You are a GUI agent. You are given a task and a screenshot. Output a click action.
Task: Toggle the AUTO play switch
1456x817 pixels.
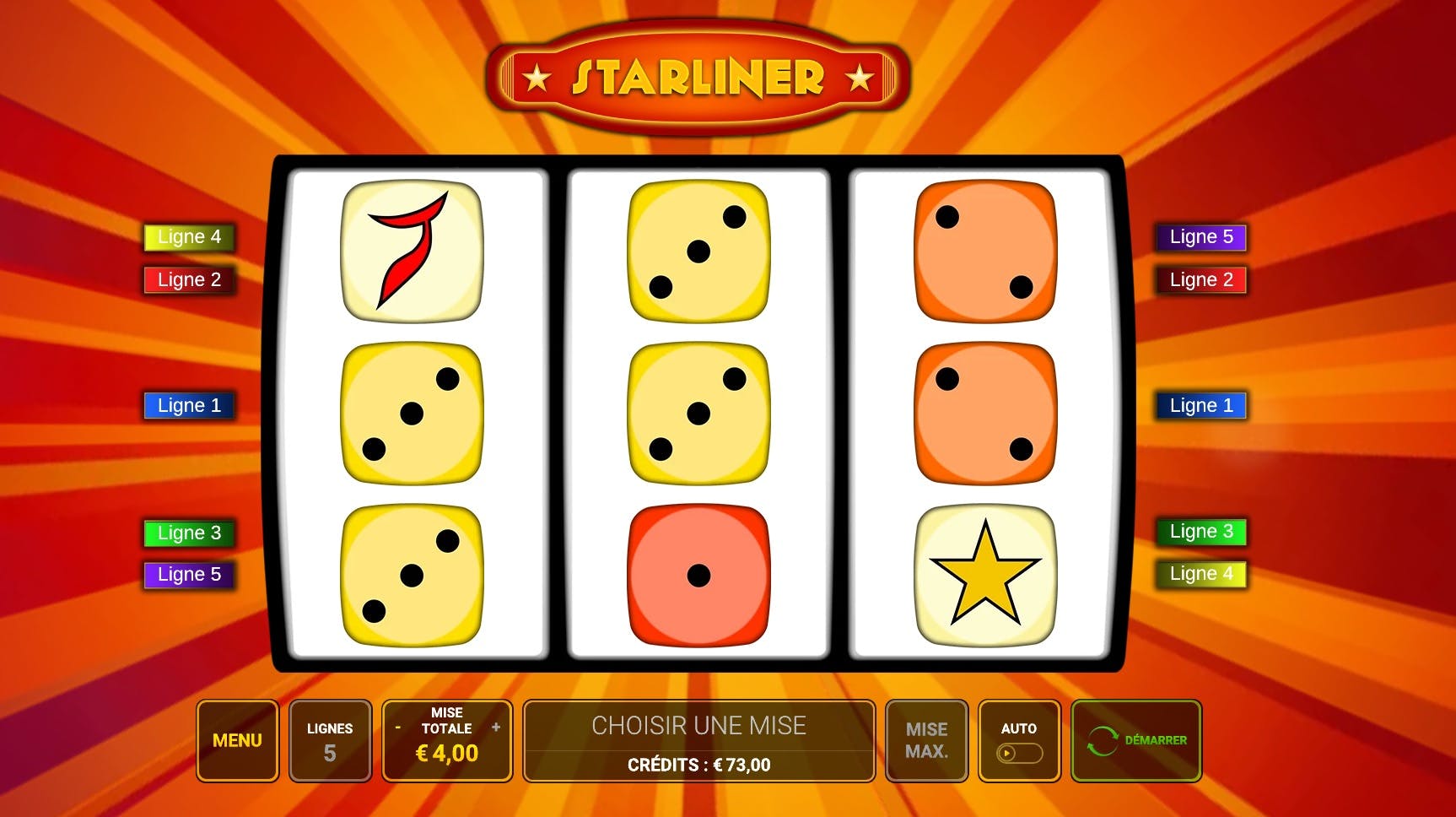point(1018,751)
